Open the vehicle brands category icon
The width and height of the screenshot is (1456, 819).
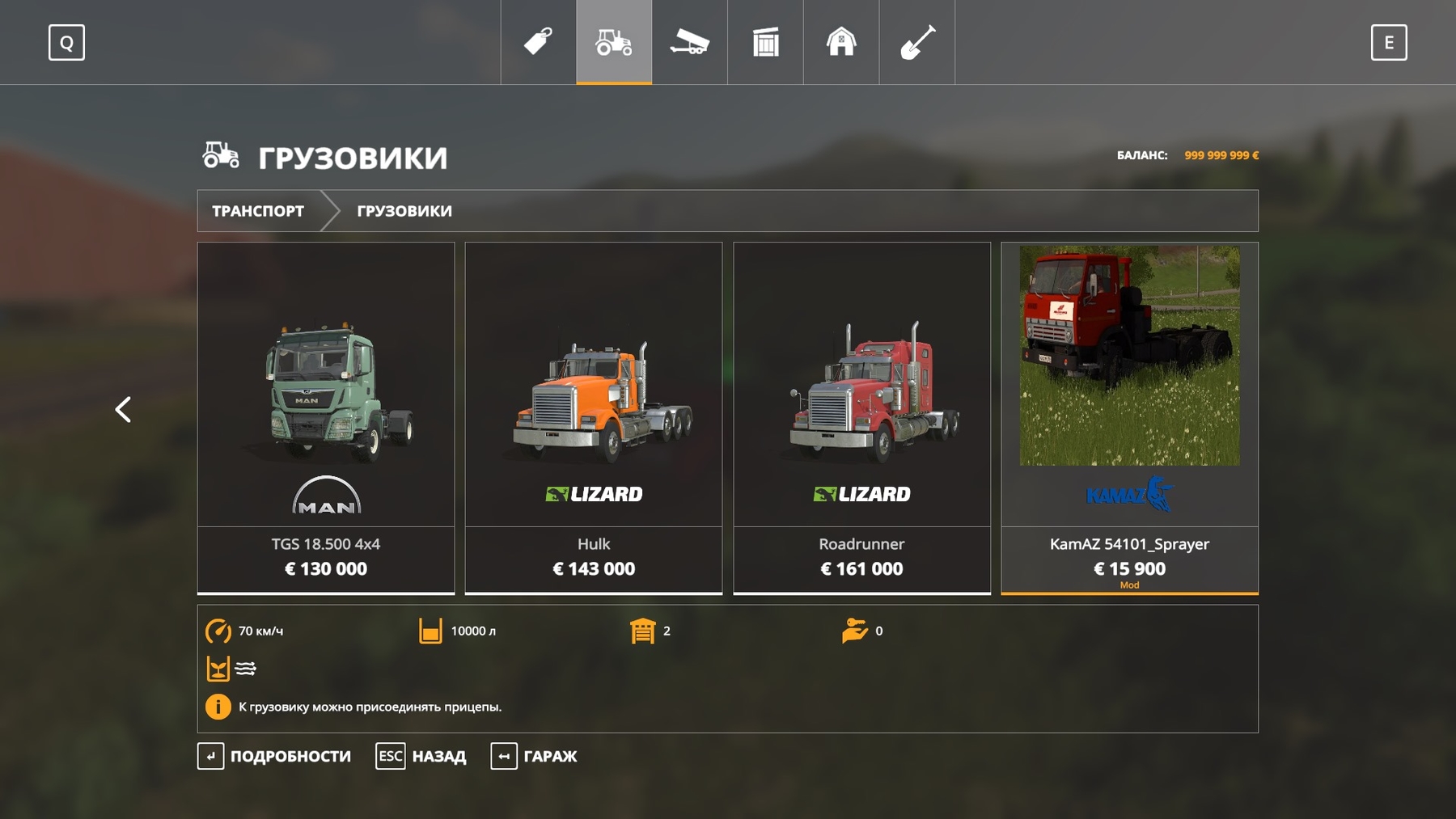click(x=539, y=41)
